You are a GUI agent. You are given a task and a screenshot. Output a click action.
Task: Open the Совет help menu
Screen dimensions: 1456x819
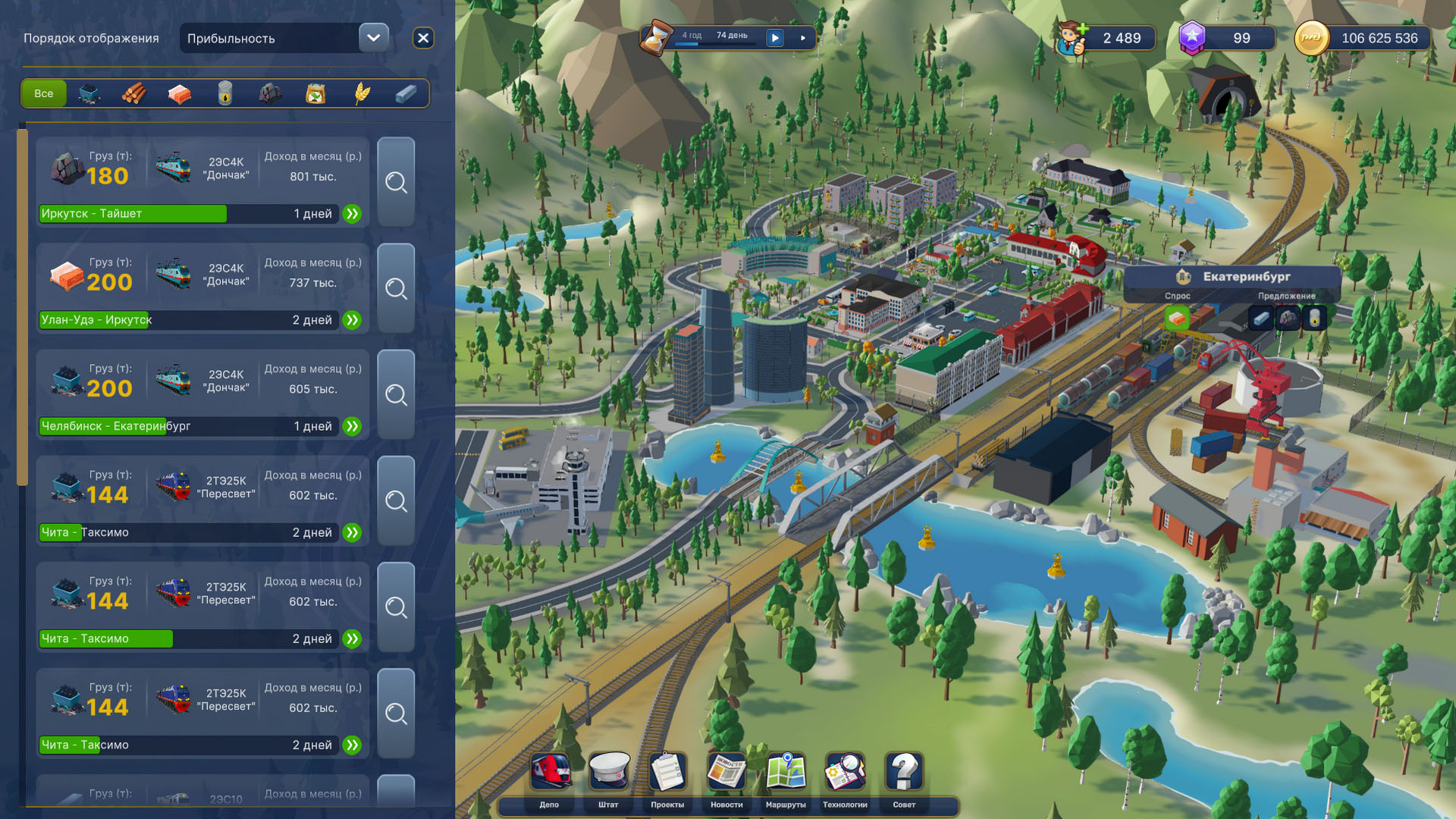(x=904, y=777)
